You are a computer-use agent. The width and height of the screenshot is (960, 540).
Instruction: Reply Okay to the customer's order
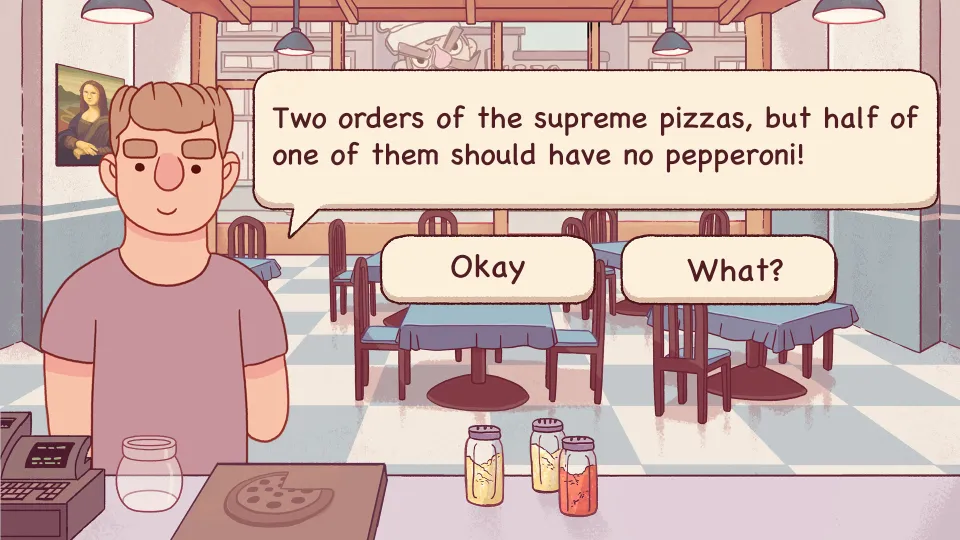(487, 268)
